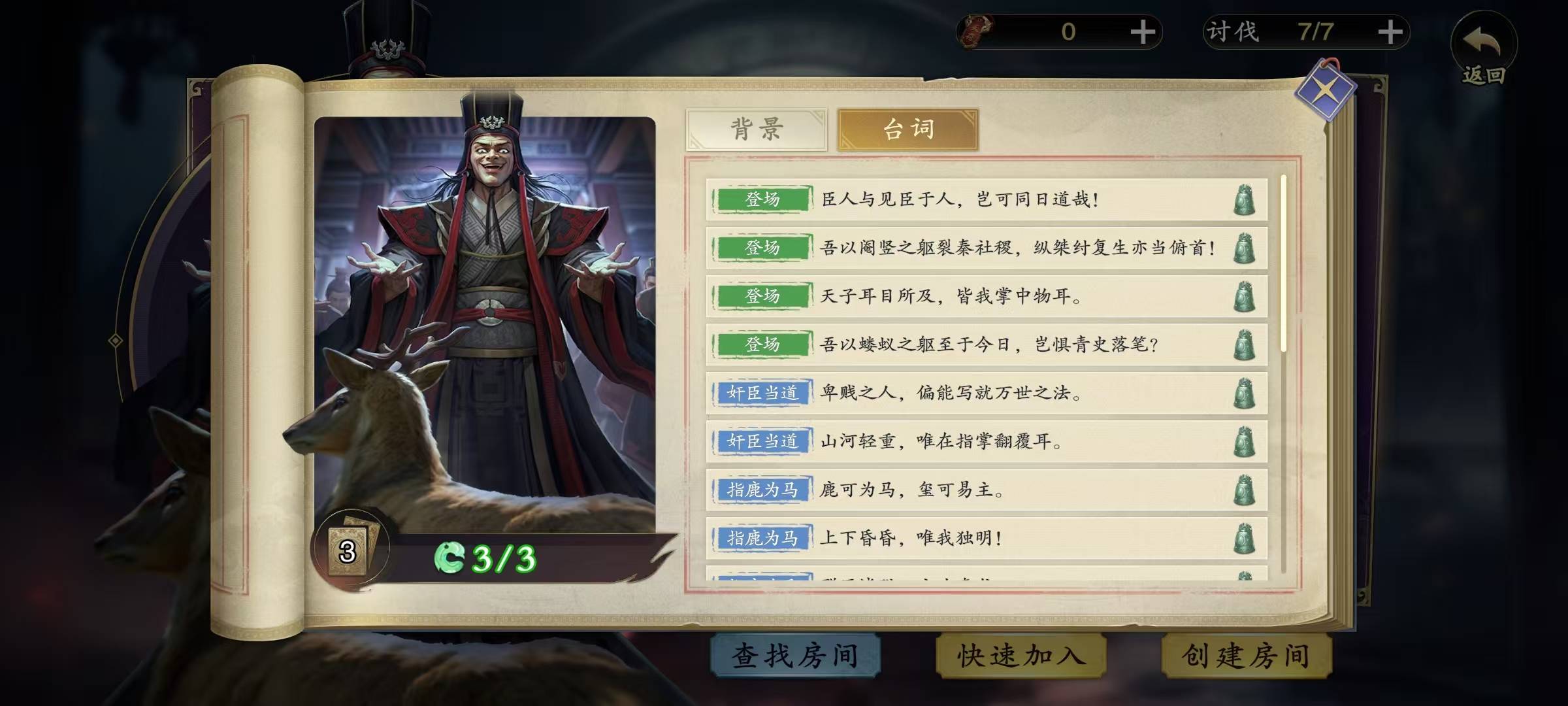
Task: Play the 山河轻重 voice line
Action: [x=1244, y=442]
